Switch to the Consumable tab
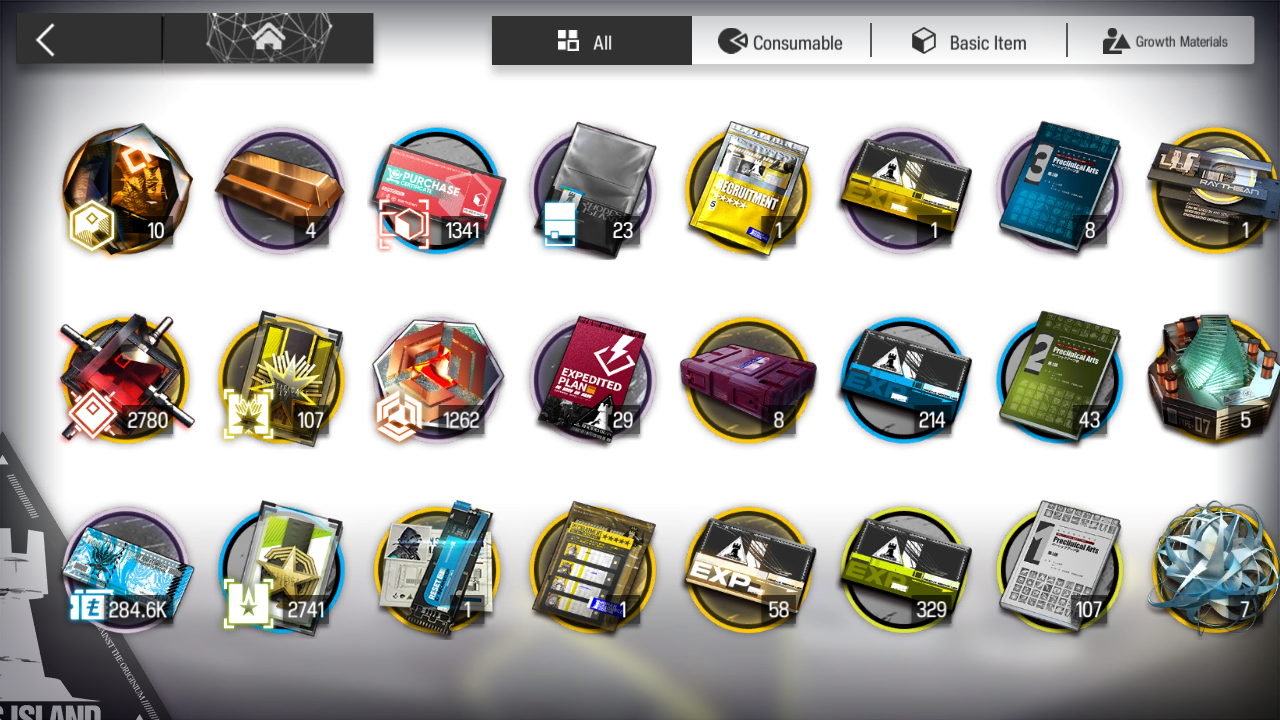Viewport: 1280px width, 720px height. point(781,41)
